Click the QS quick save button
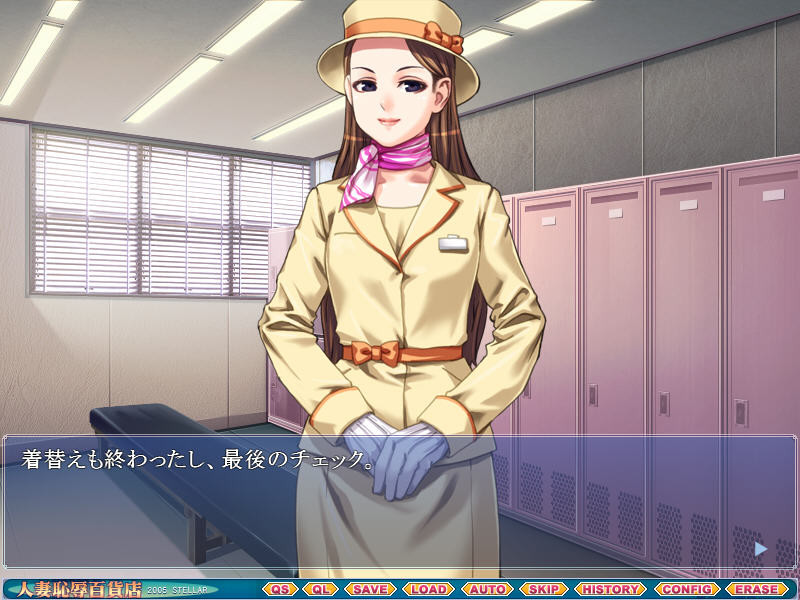The width and height of the screenshot is (800, 600). tap(280, 589)
